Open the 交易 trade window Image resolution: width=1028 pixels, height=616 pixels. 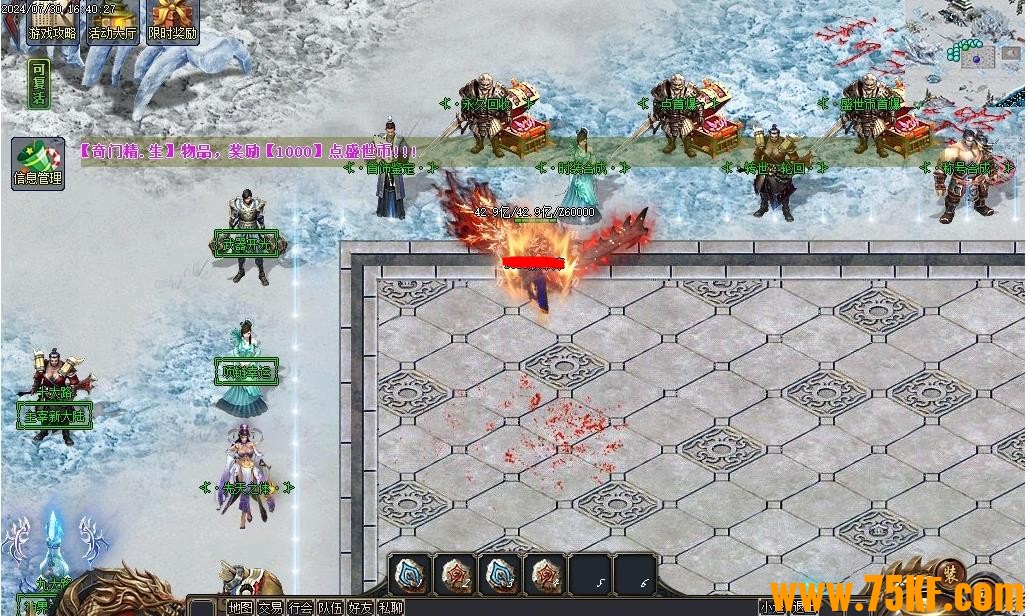(270, 607)
